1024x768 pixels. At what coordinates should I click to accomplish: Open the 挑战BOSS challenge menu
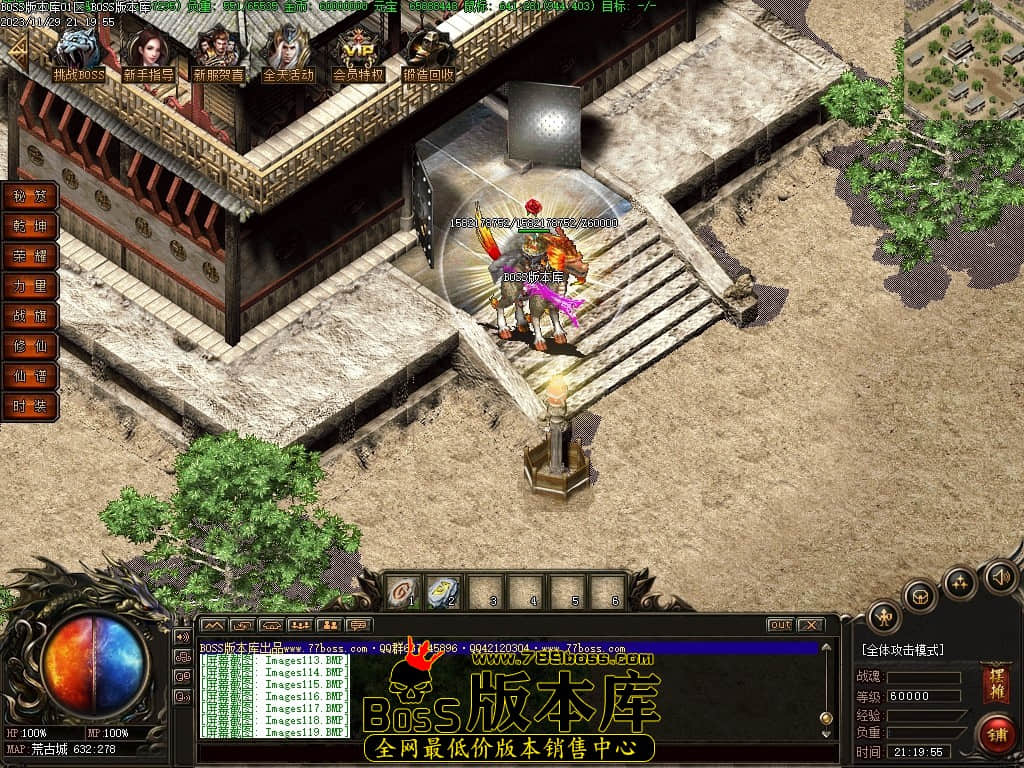pyautogui.click(x=79, y=54)
